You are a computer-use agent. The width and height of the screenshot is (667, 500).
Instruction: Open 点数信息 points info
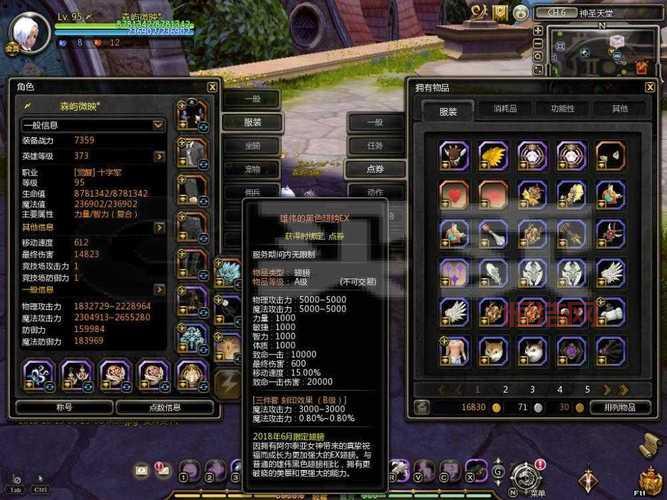click(x=165, y=407)
